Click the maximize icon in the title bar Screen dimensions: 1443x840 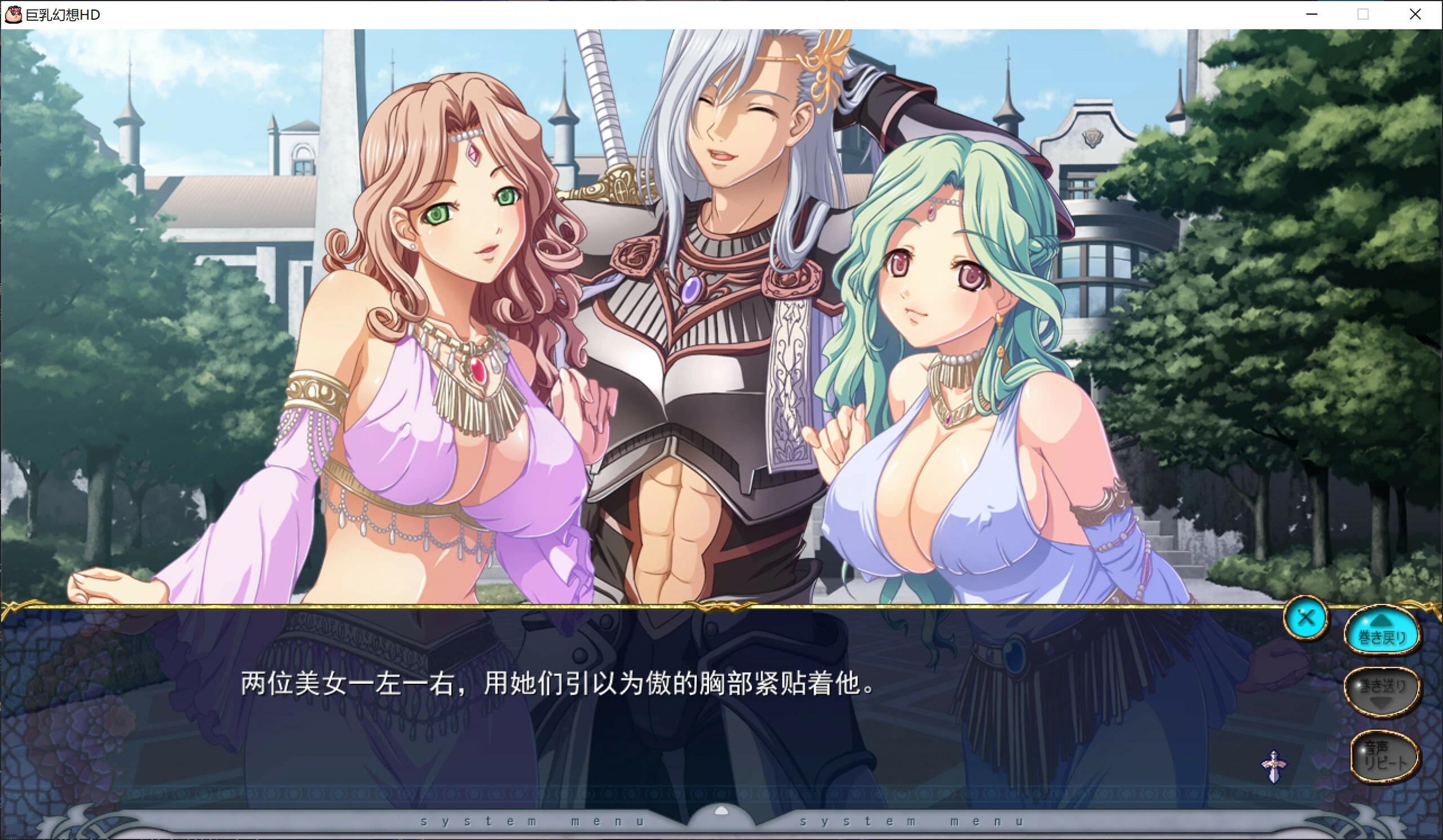1362,14
